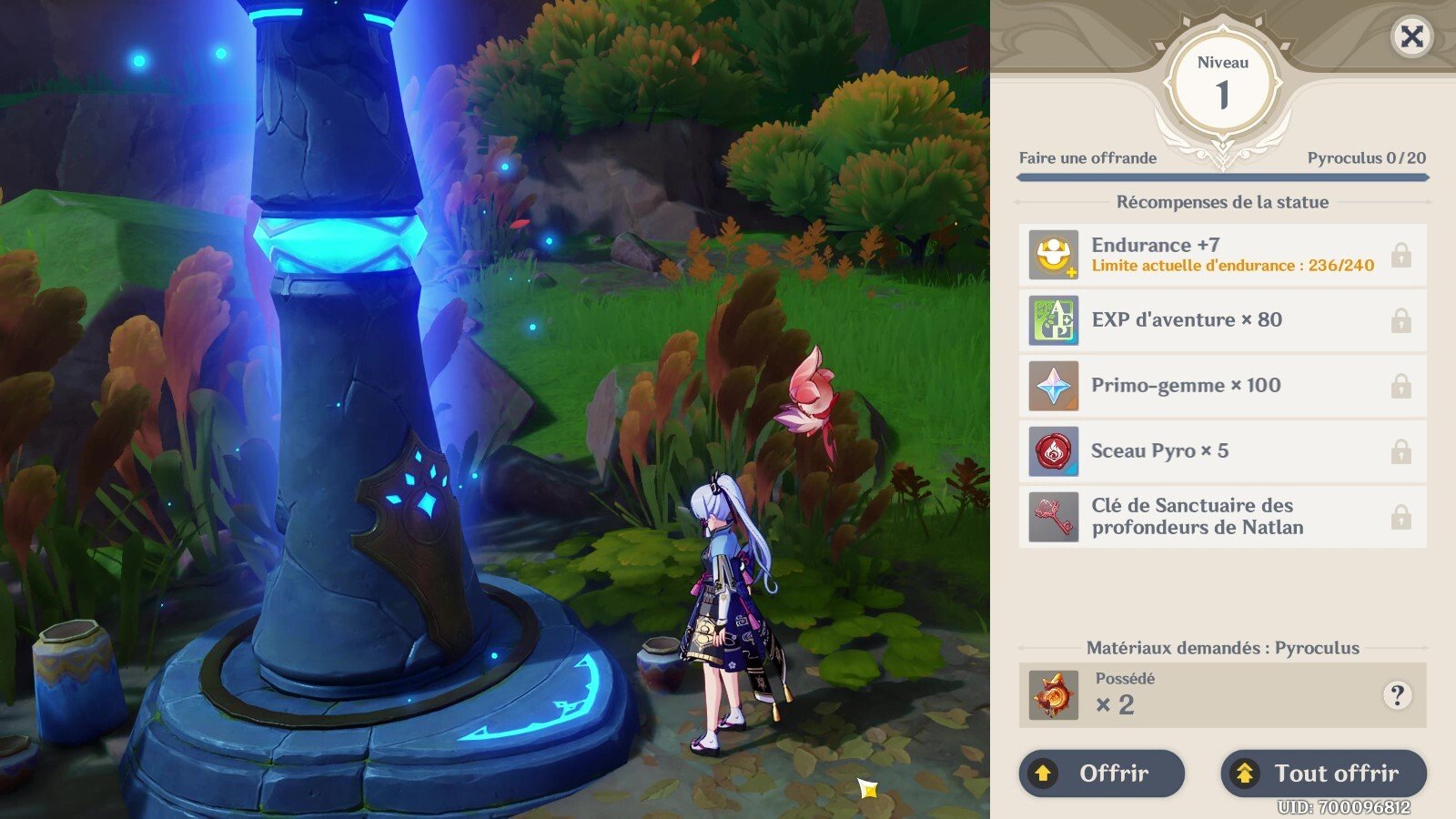This screenshot has height=819, width=1456.
Task: Select the Niveau 1 medallion
Action: click(x=1224, y=82)
